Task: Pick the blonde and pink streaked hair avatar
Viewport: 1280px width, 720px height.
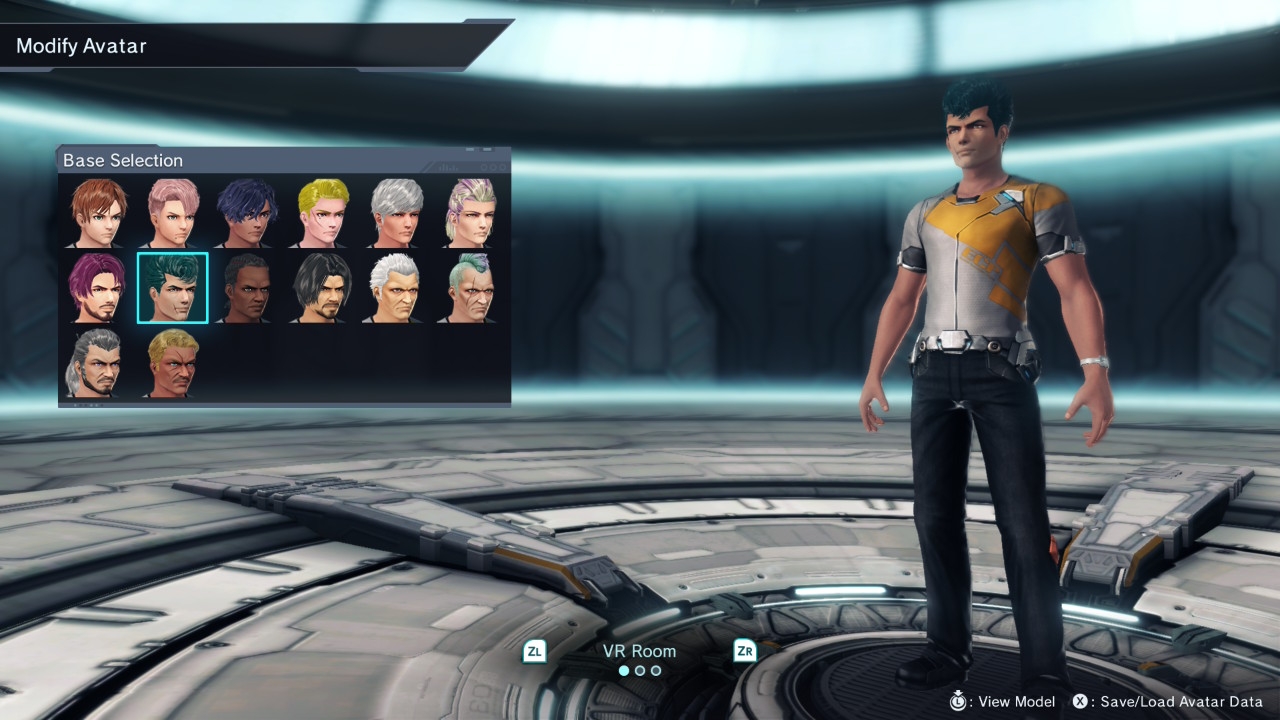Action: [471, 213]
